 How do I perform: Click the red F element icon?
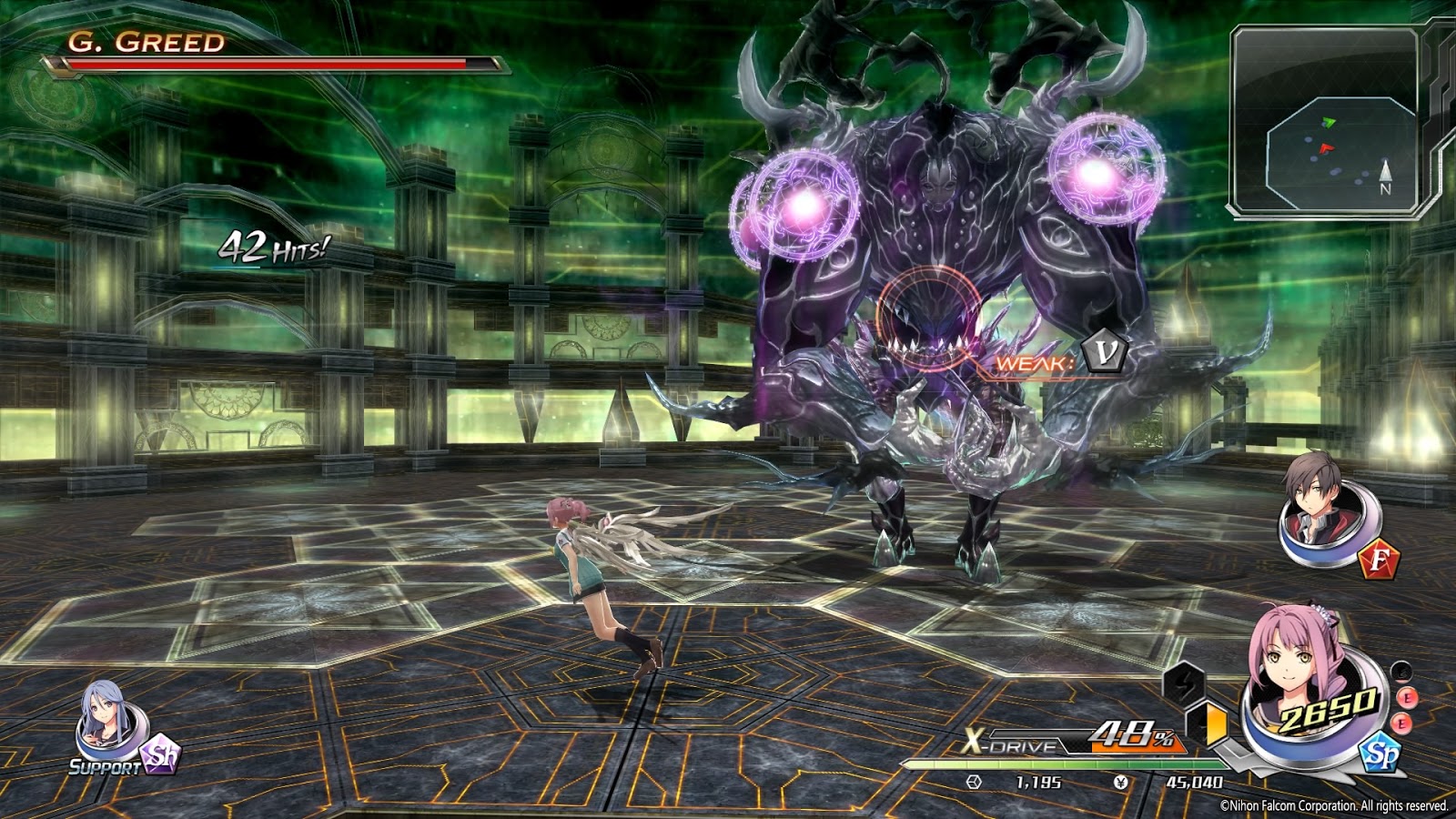1378,559
